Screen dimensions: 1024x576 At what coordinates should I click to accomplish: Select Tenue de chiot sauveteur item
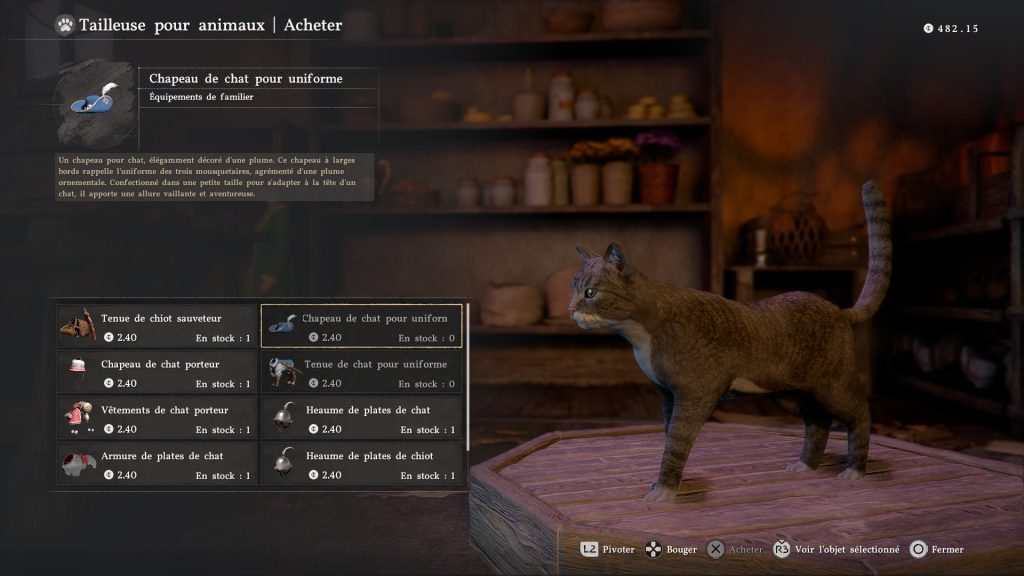click(x=157, y=327)
